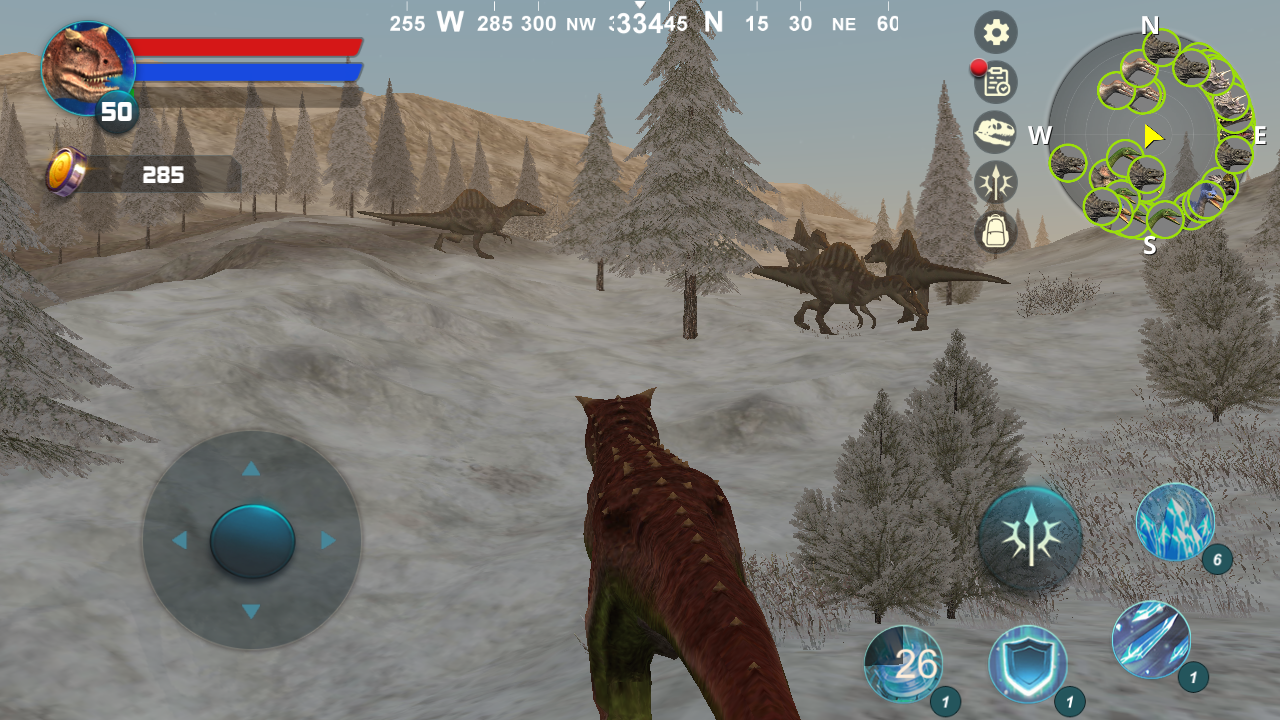Select the roar ability icon in sidebar
The image size is (1280, 720).
click(995, 183)
